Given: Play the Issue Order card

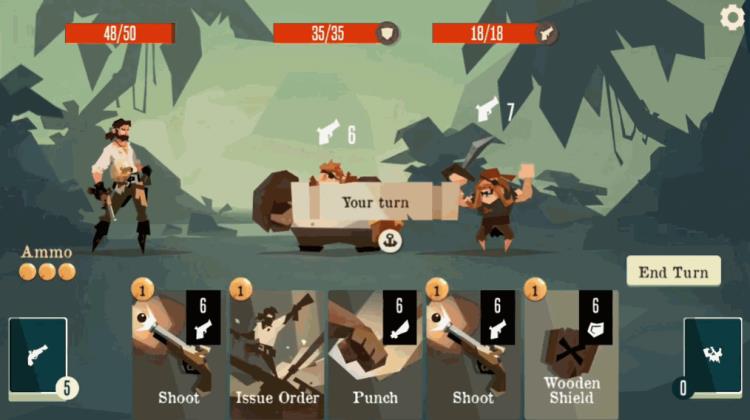Looking at the screenshot, I should [x=275, y=350].
